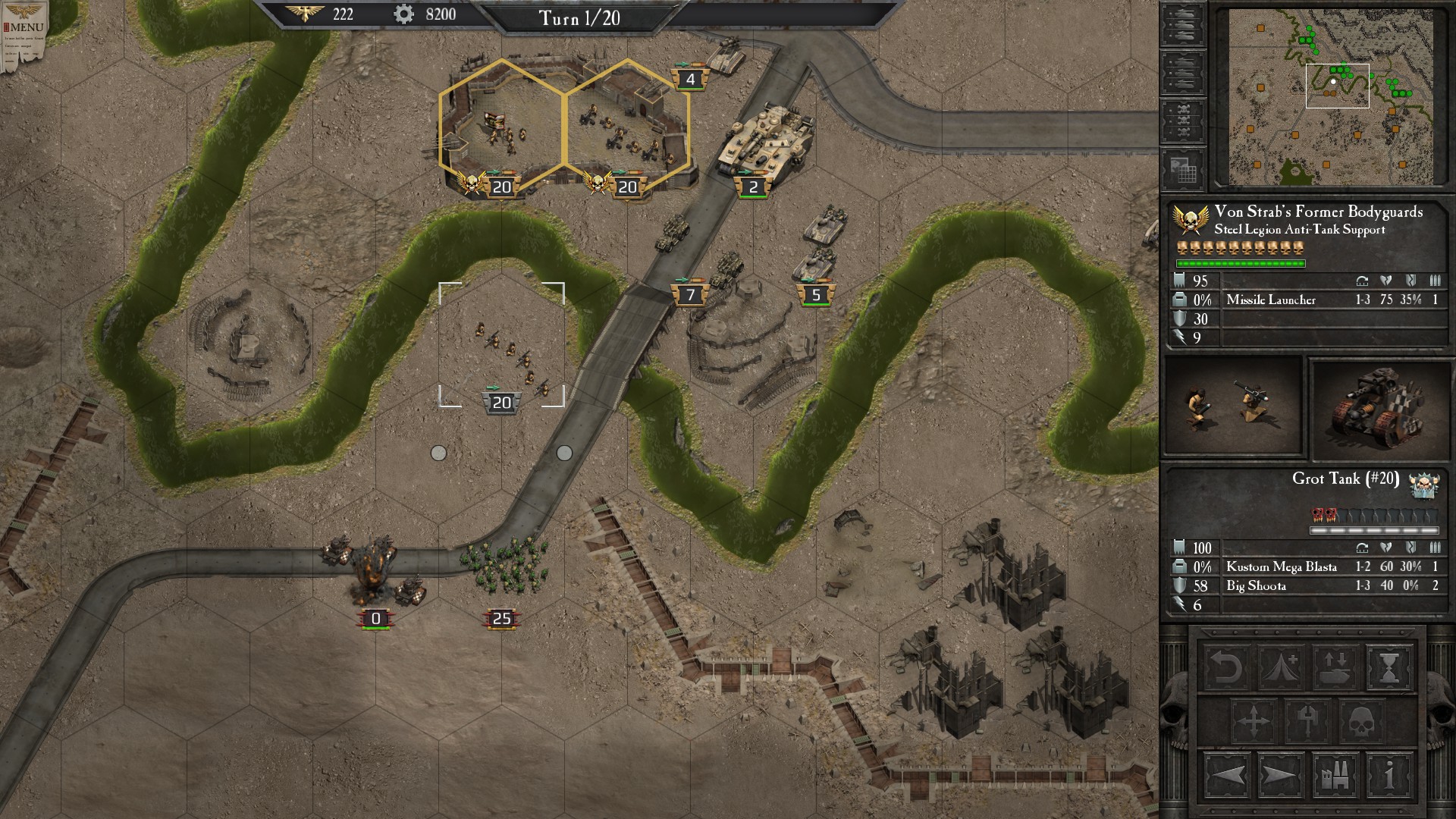Open the tent encampment reinforcement icon

(x=1280, y=667)
